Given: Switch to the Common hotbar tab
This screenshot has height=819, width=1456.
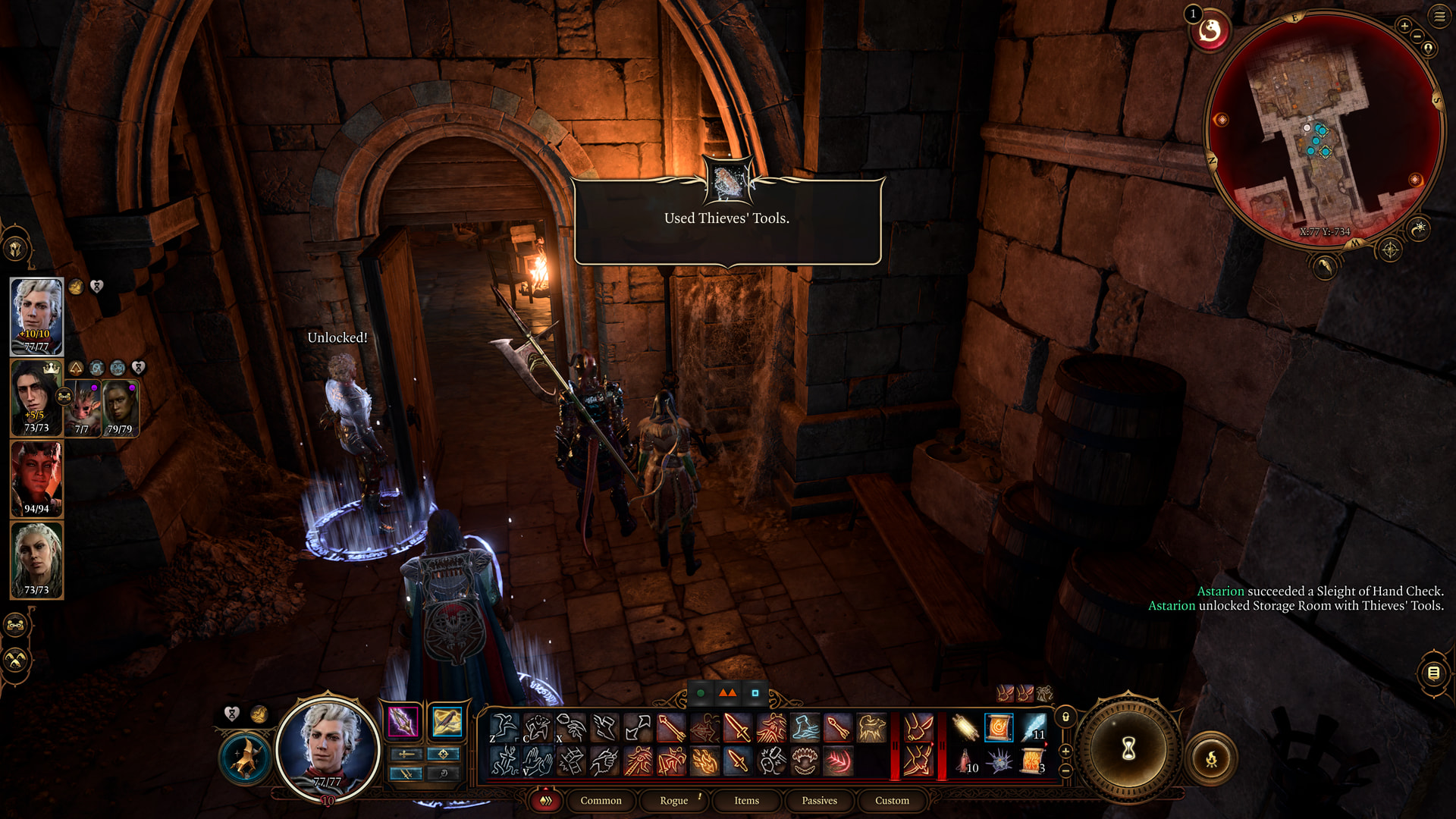Looking at the screenshot, I should coord(601,801).
